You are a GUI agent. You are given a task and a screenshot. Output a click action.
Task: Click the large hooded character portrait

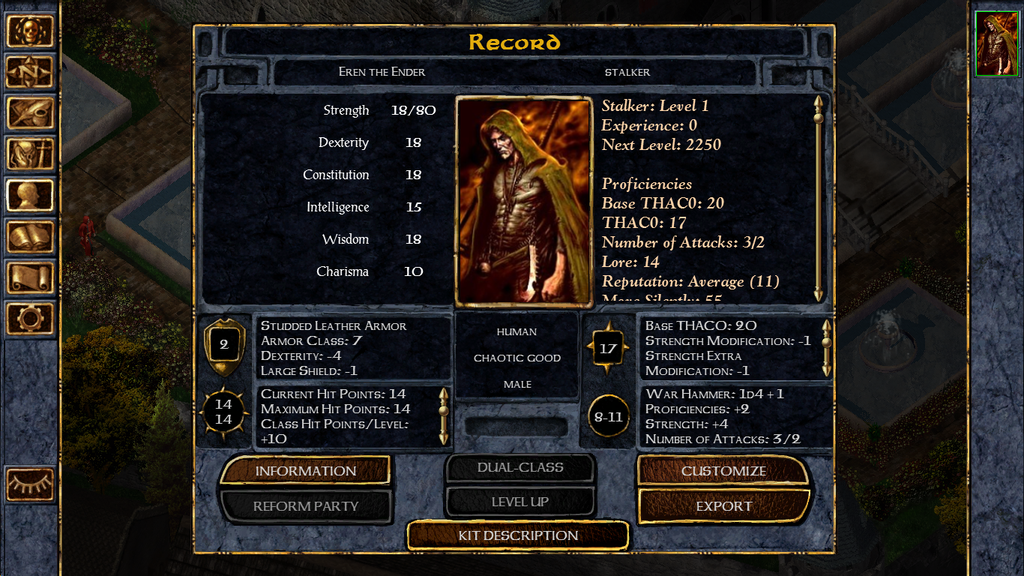[x=524, y=202]
